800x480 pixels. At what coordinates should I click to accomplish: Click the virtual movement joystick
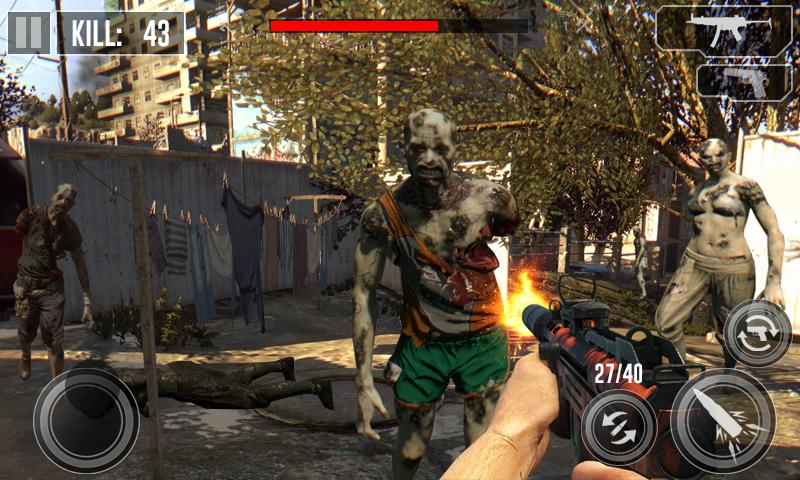pyautogui.click(x=86, y=419)
